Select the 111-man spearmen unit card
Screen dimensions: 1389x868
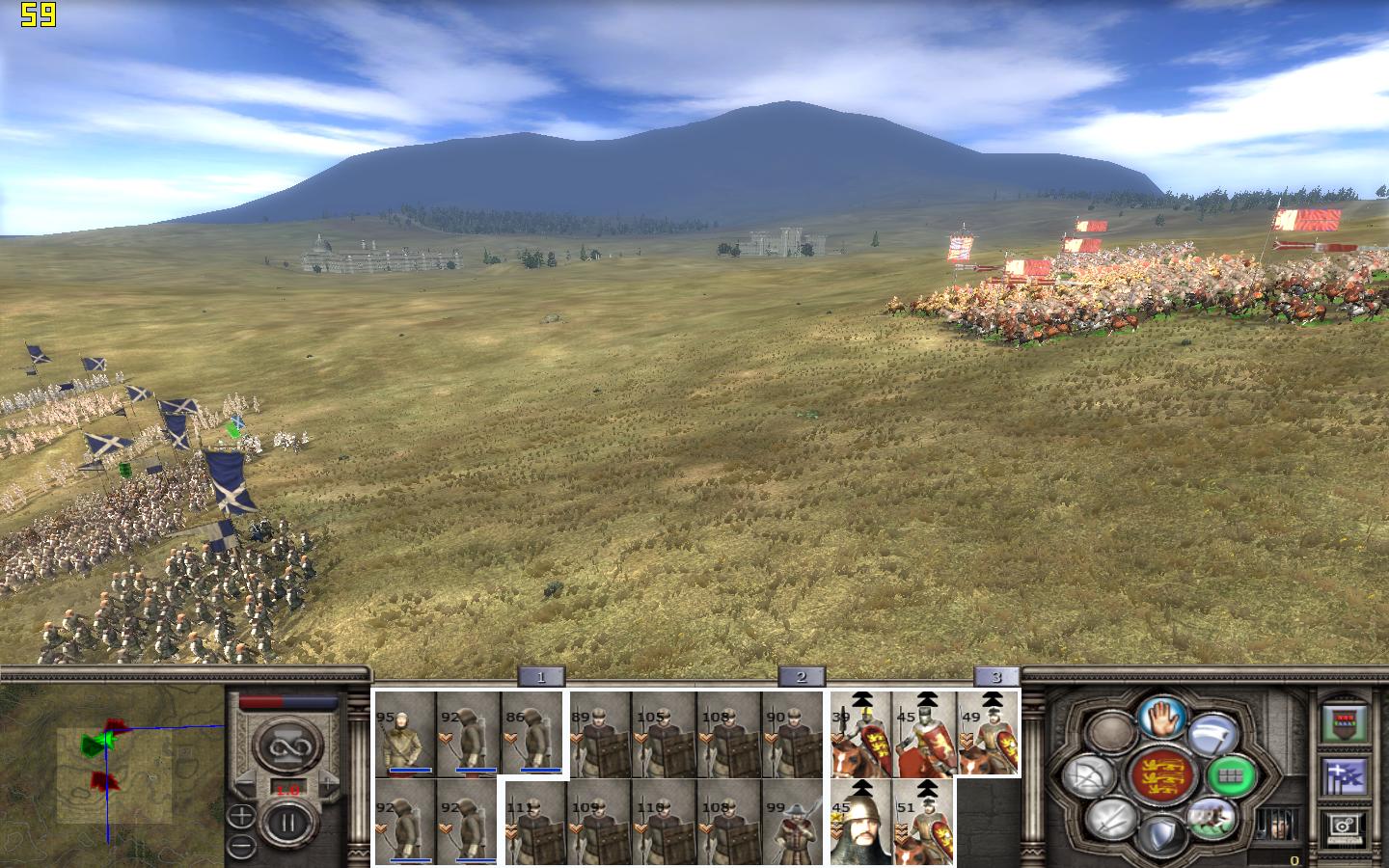coord(535,822)
